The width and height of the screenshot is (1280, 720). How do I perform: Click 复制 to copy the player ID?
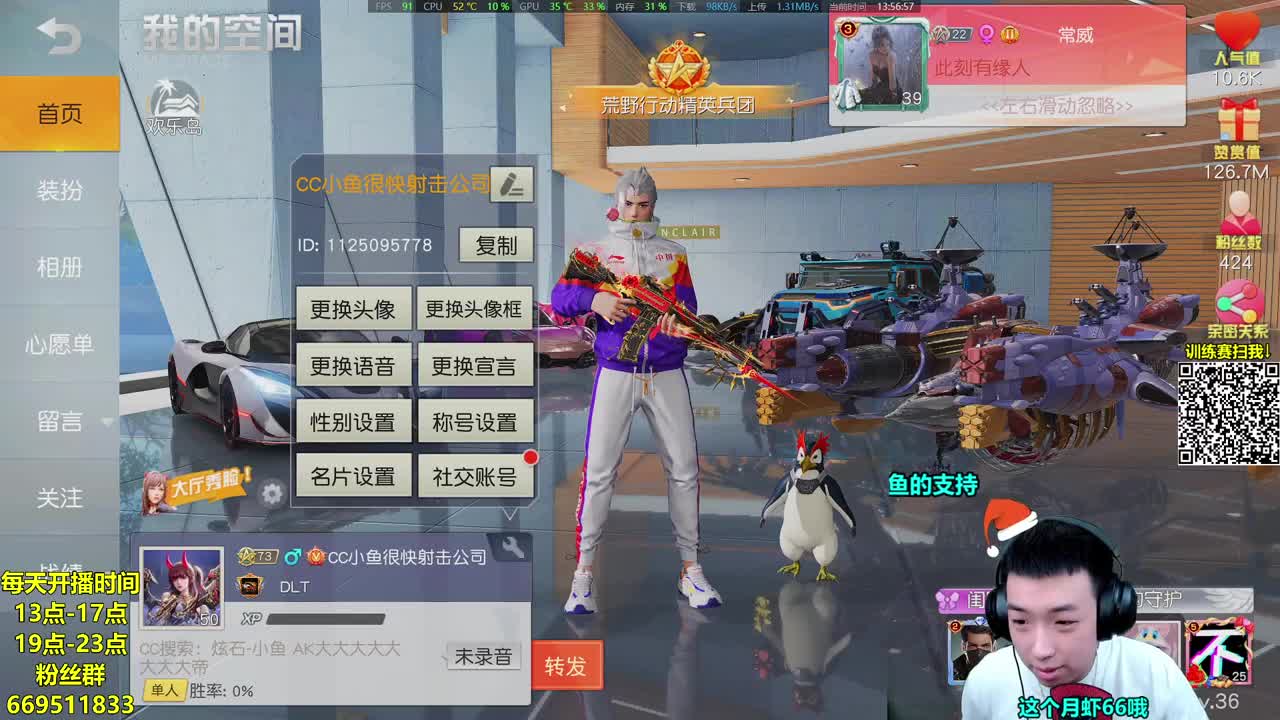click(x=497, y=246)
